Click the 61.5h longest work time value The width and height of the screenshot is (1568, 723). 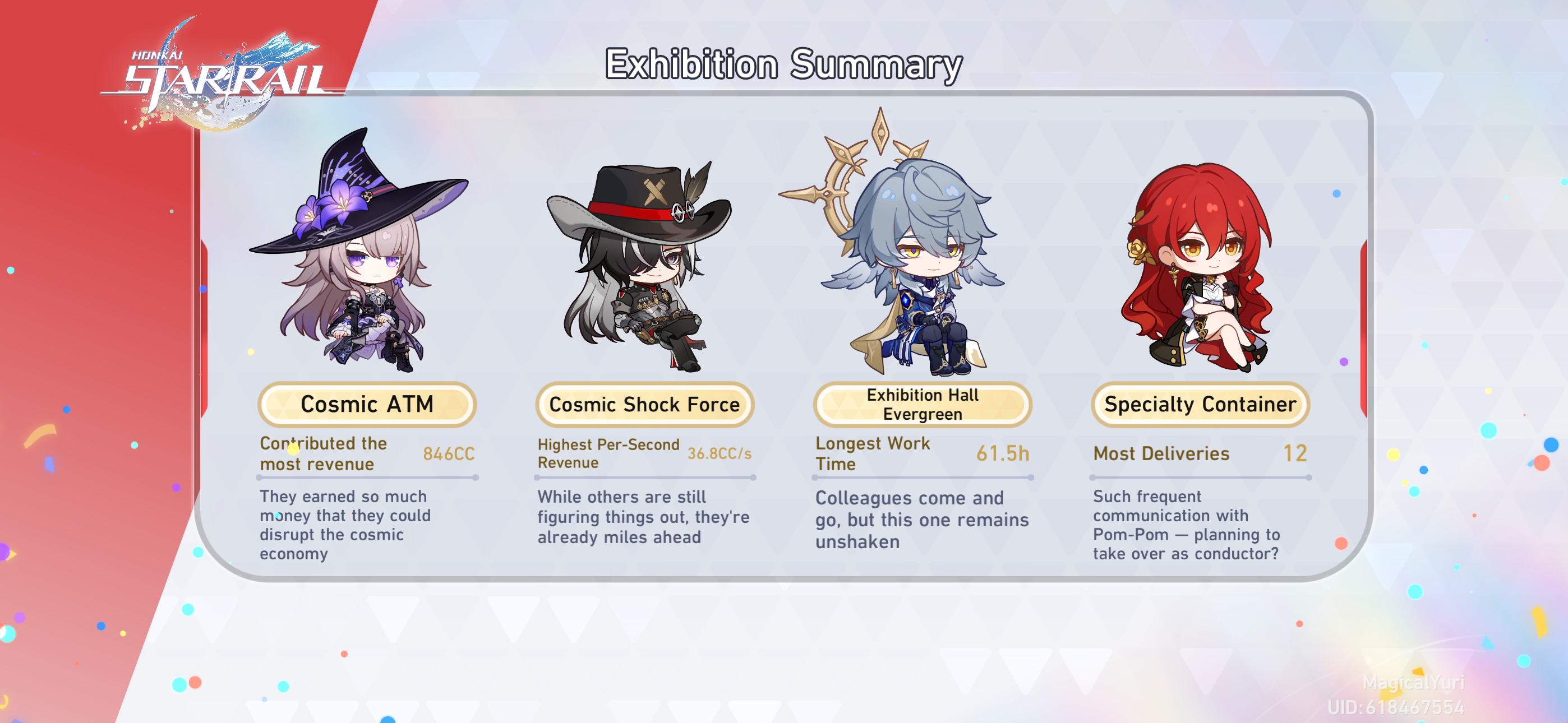click(1003, 453)
